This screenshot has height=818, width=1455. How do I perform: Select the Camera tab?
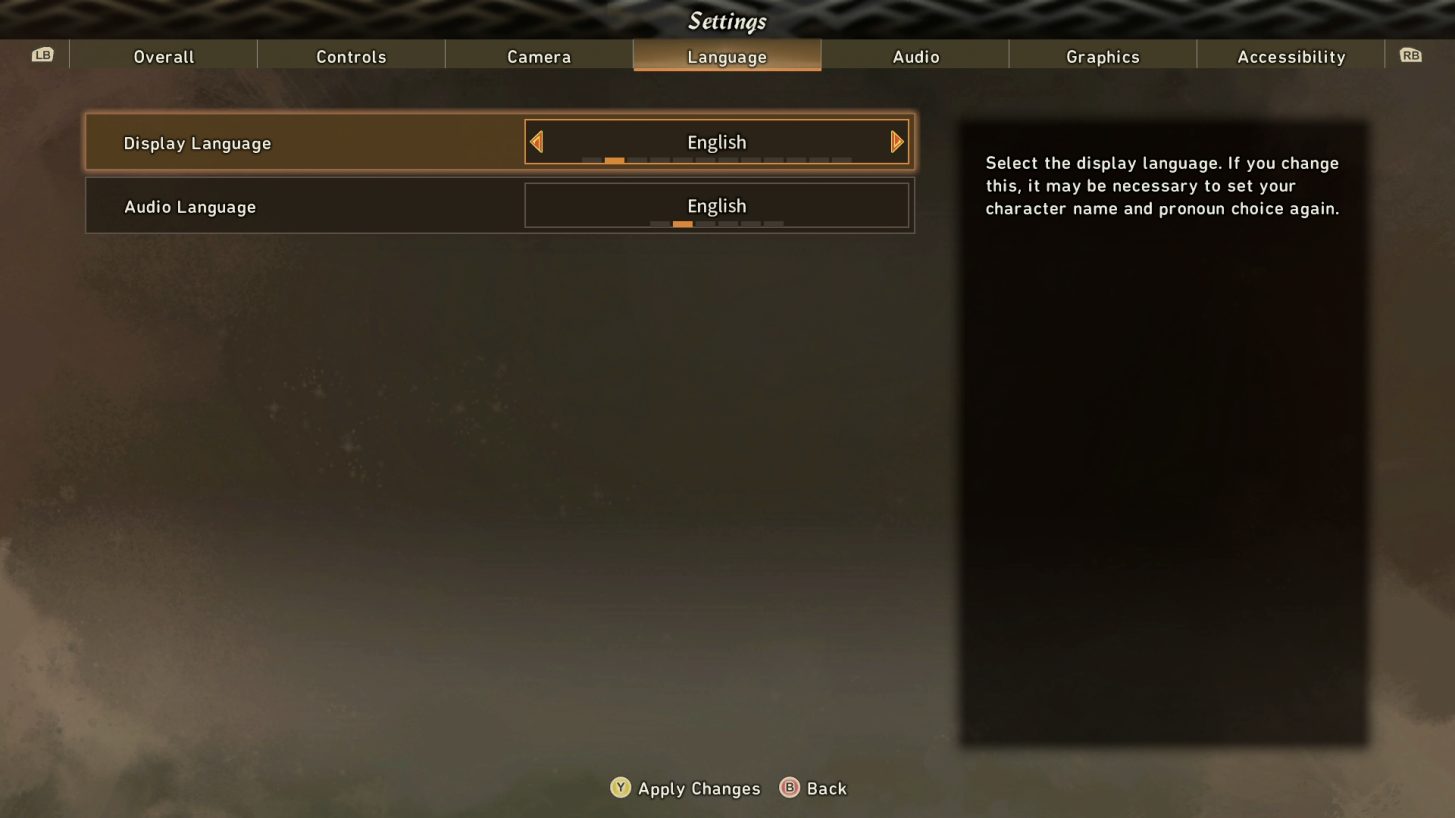coord(539,56)
